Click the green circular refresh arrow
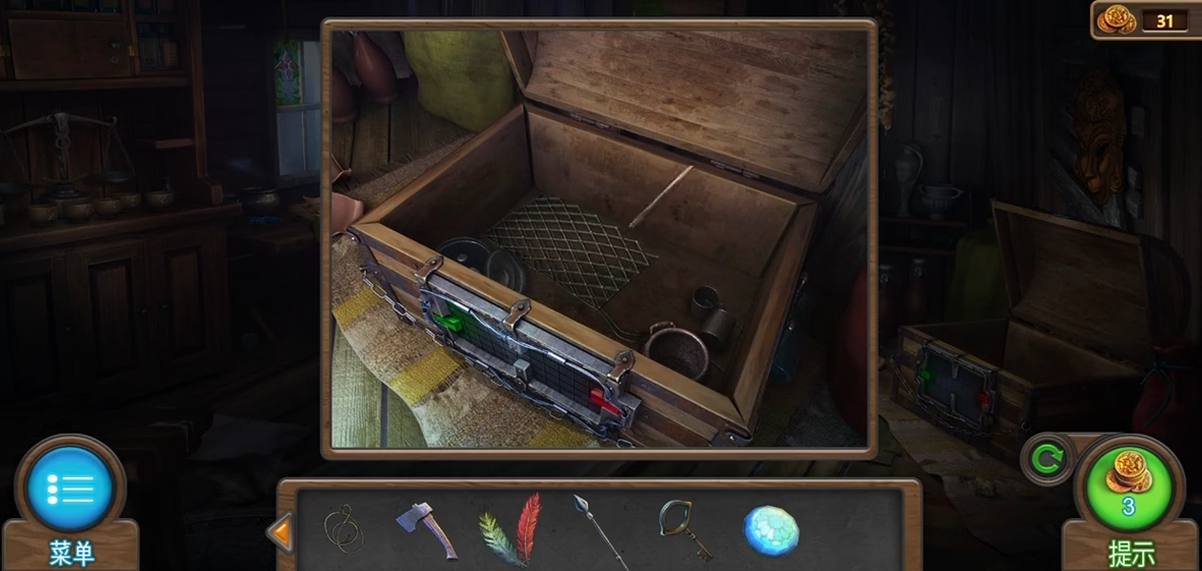The image size is (1202, 571). [1046, 459]
